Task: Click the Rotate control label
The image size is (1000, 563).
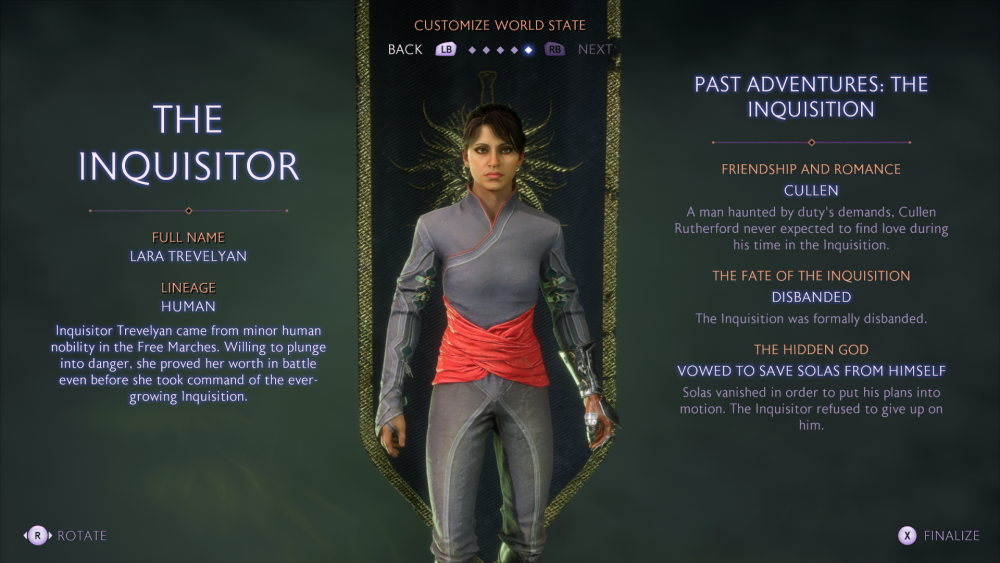Action: (x=81, y=535)
